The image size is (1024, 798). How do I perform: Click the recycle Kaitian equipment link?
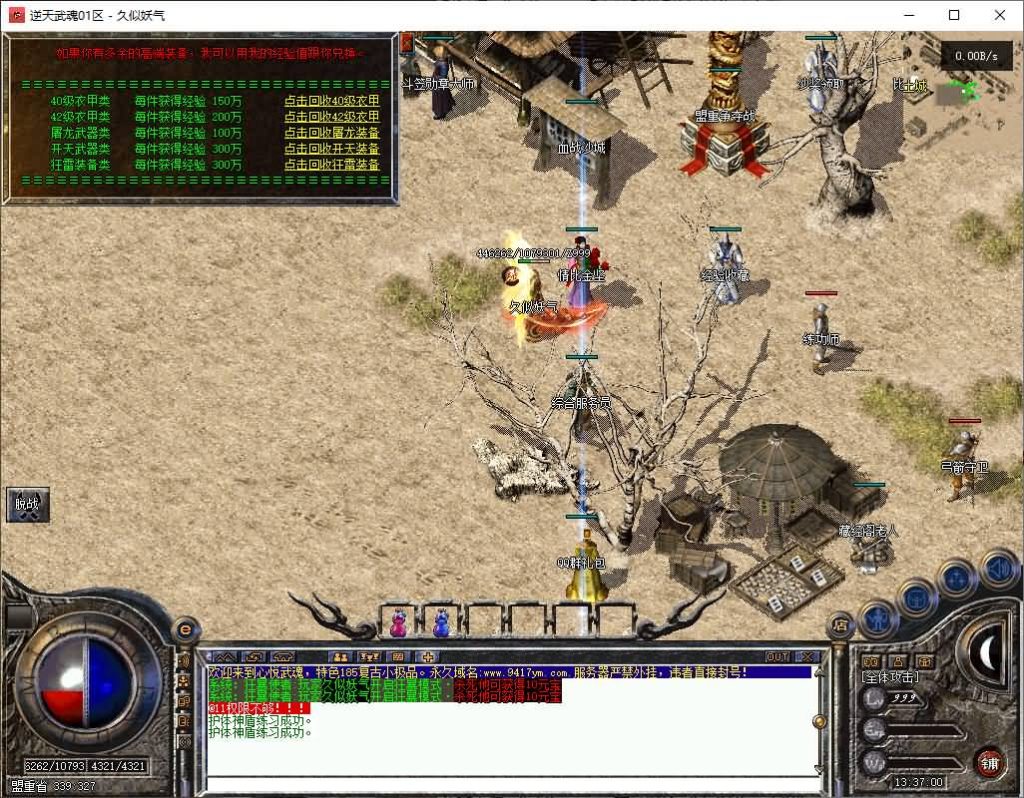331,149
